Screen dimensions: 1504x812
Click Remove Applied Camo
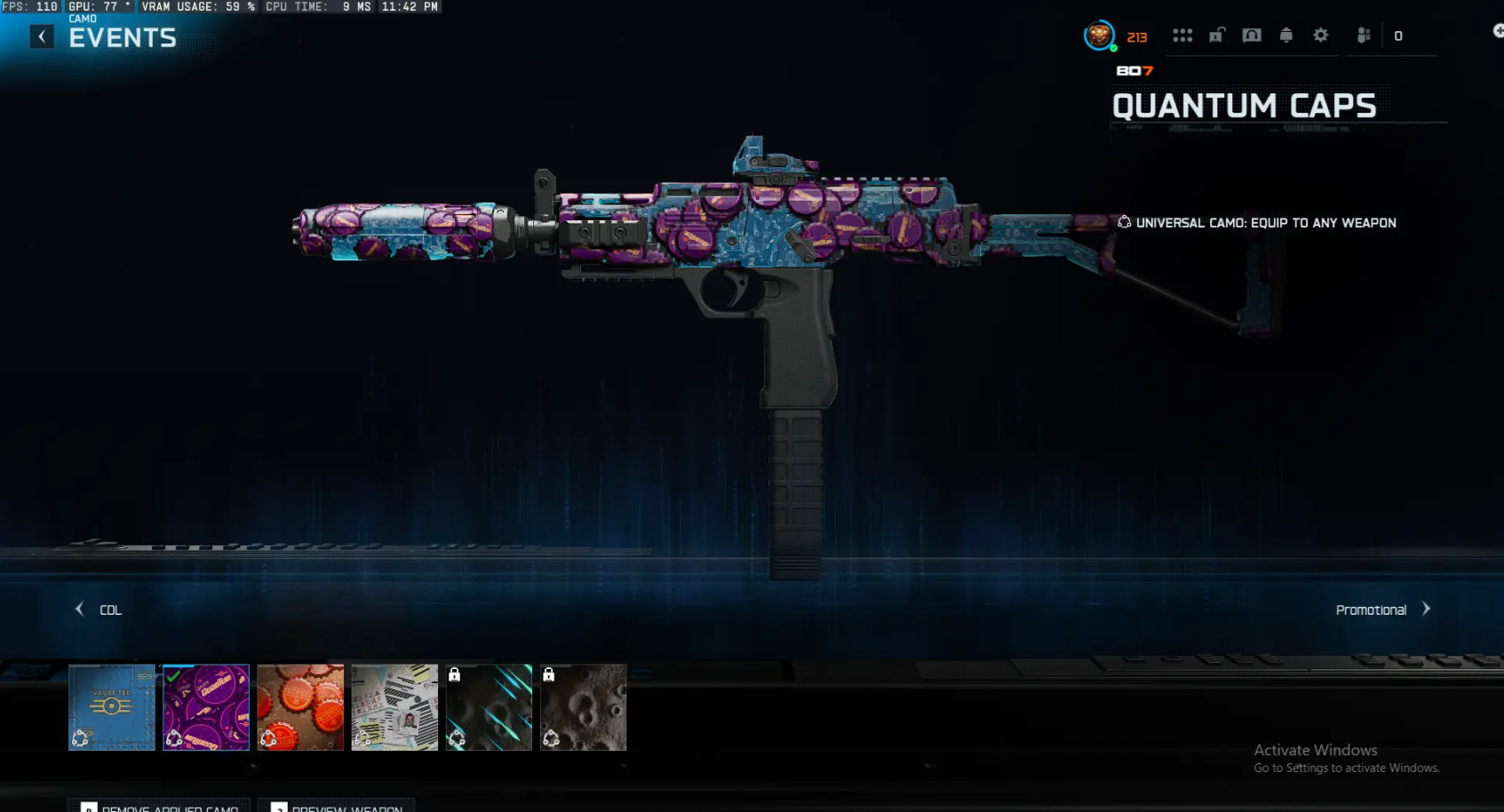[160, 808]
